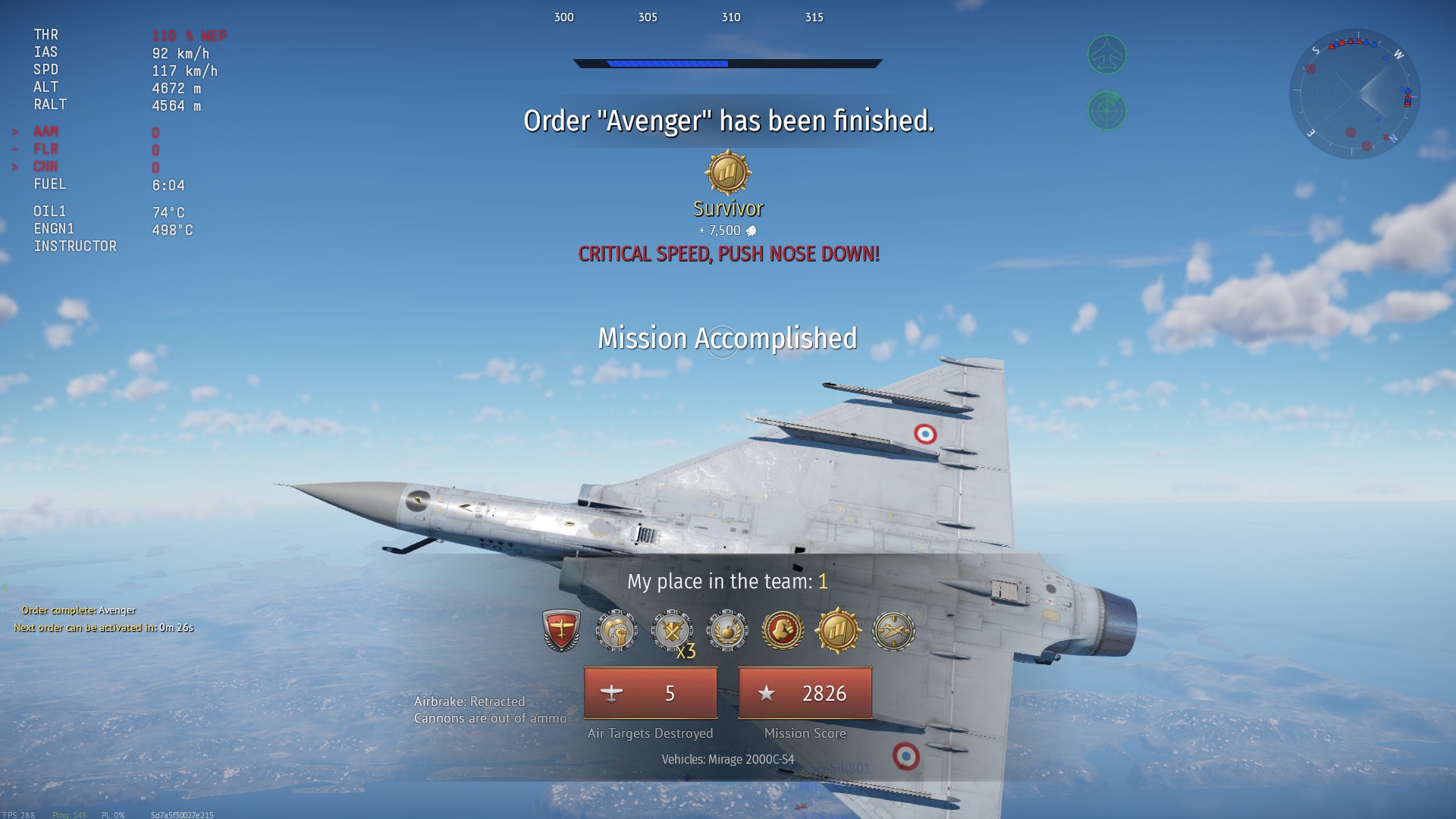Select the red shield airplane award badge
Image resolution: width=1456 pixels, height=819 pixels.
tap(562, 630)
